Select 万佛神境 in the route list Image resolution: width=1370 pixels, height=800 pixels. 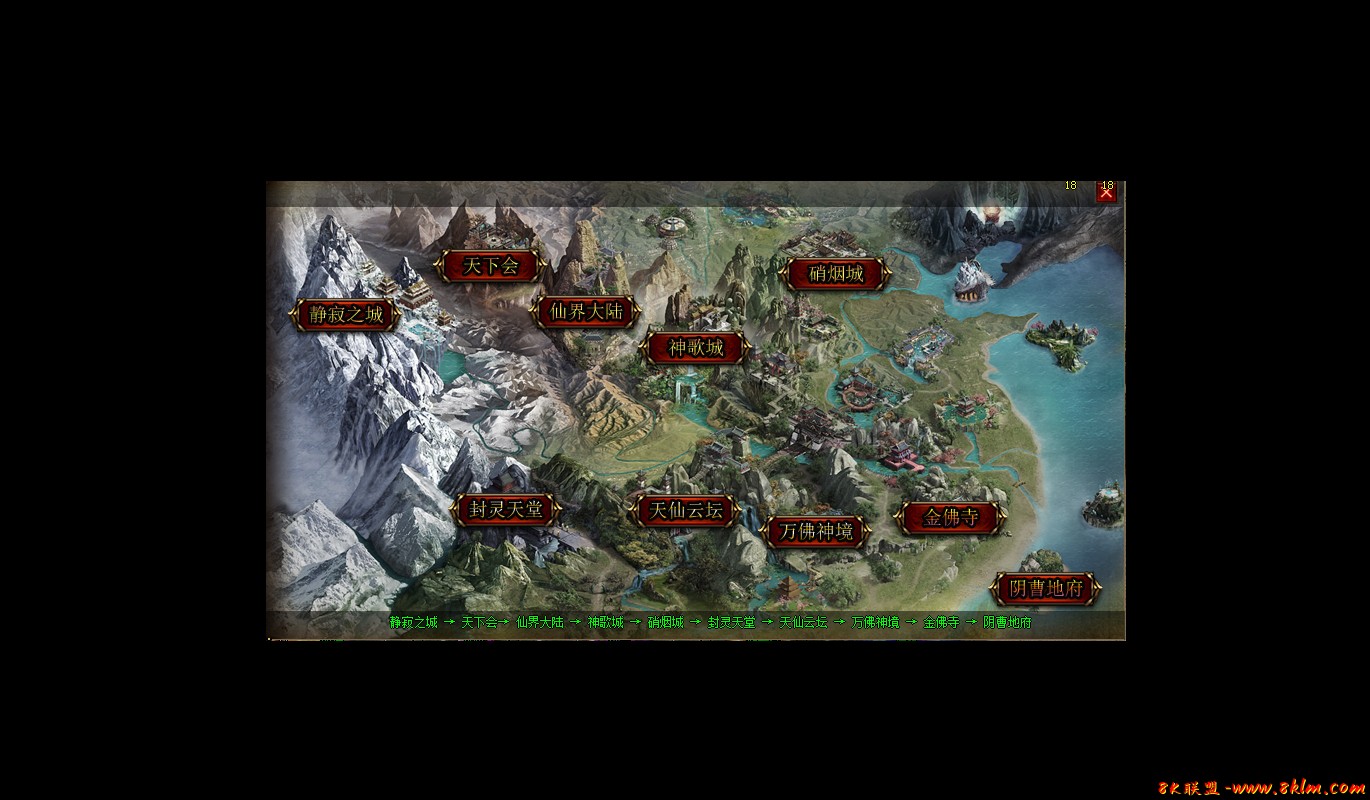pos(875,622)
